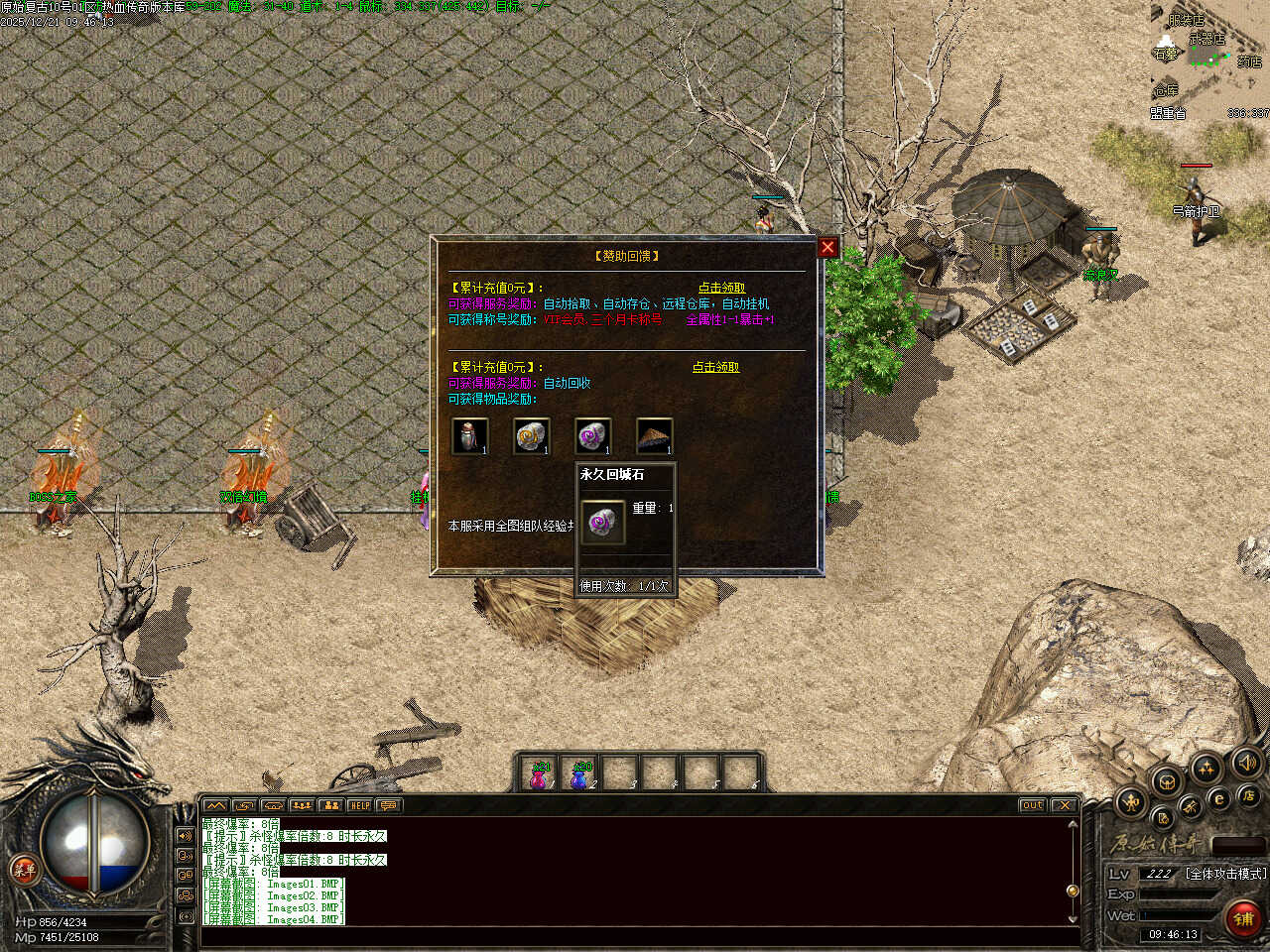The width and height of the screenshot is (1270, 952).
Task: Use the pink potion in the quick belt
Action: pyautogui.click(x=540, y=775)
